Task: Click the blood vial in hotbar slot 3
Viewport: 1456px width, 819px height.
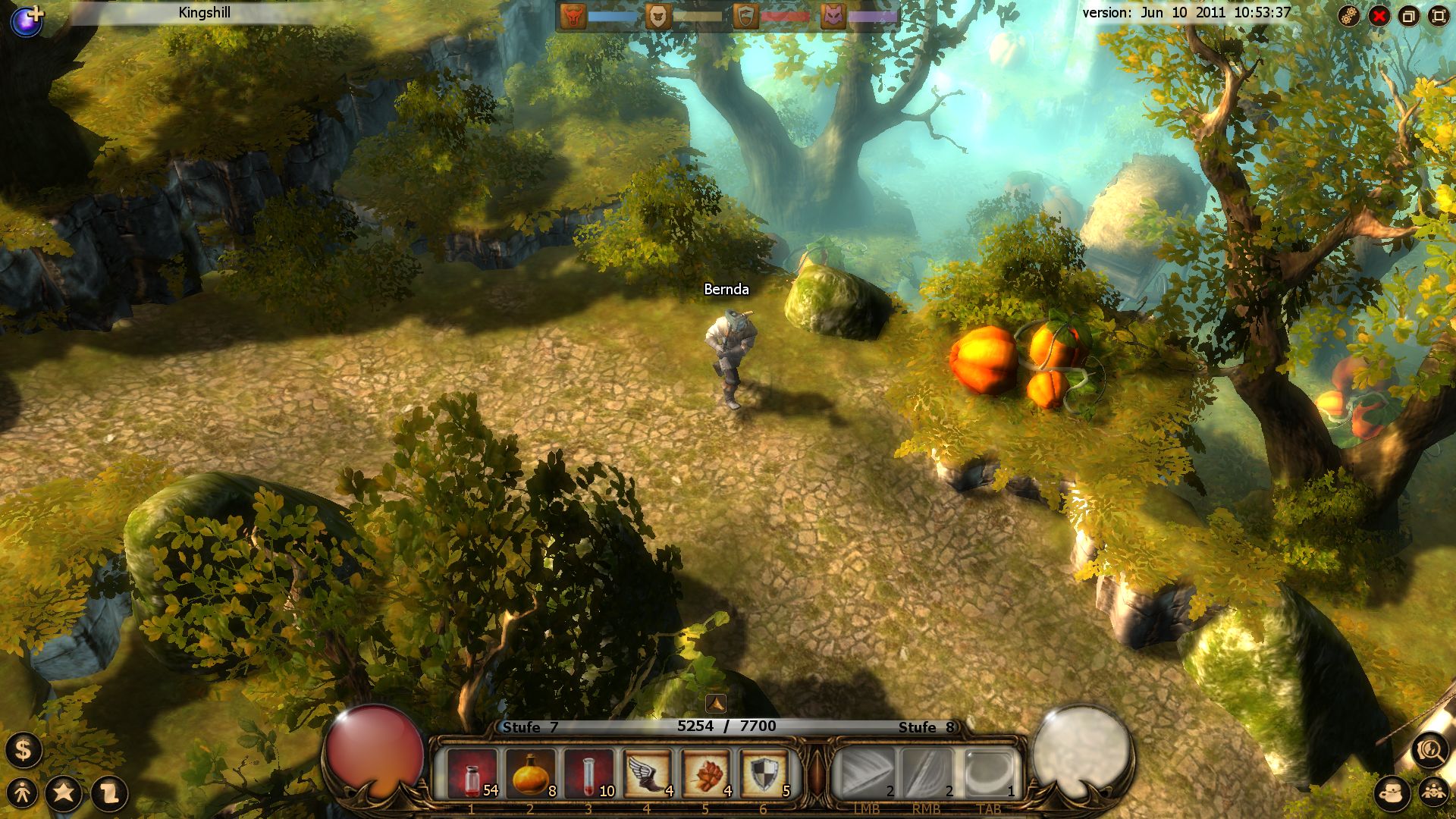Action: pyautogui.click(x=590, y=772)
